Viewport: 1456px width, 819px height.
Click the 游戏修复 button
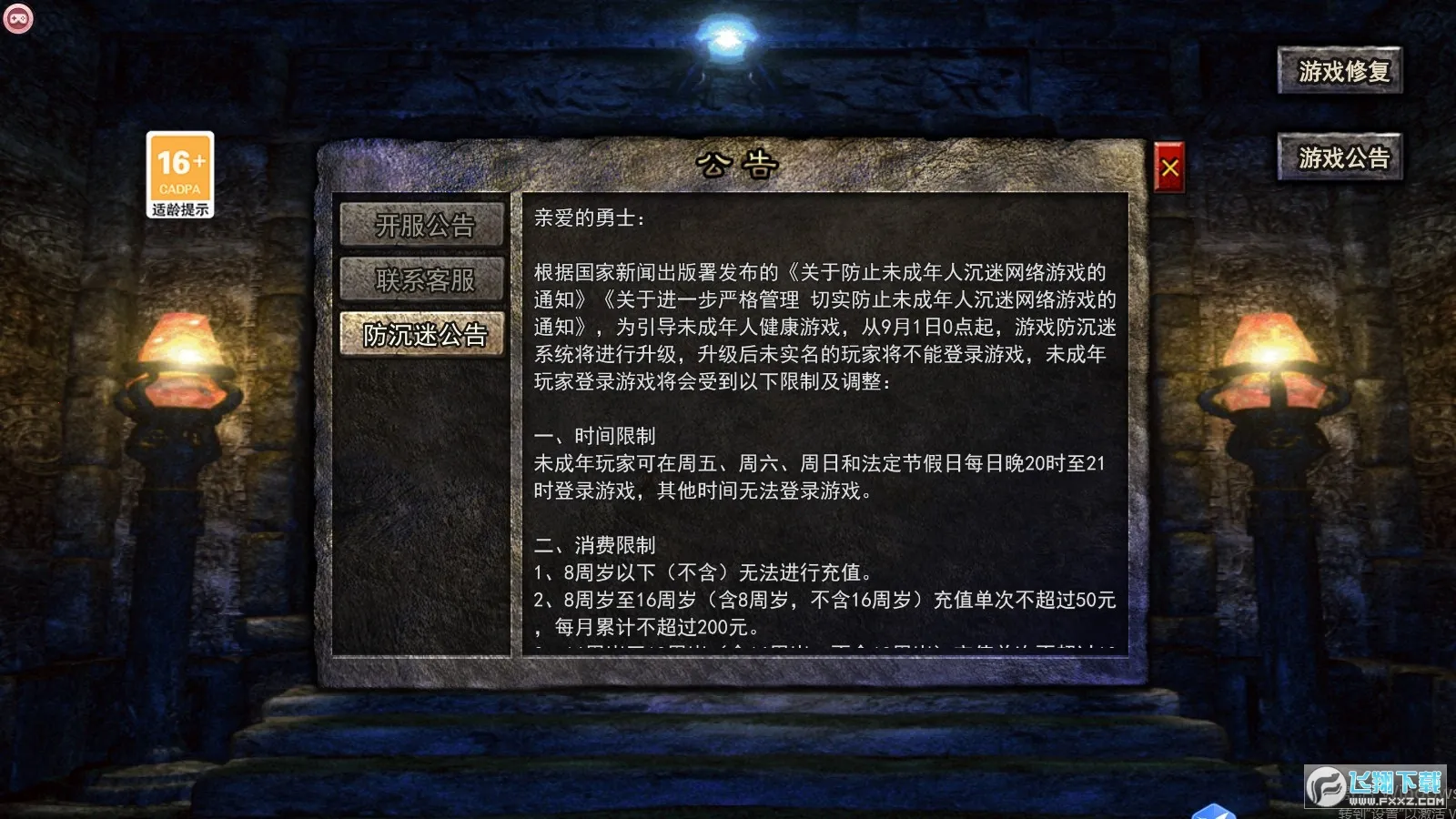pyautogui.click(x=1340, y=70)
